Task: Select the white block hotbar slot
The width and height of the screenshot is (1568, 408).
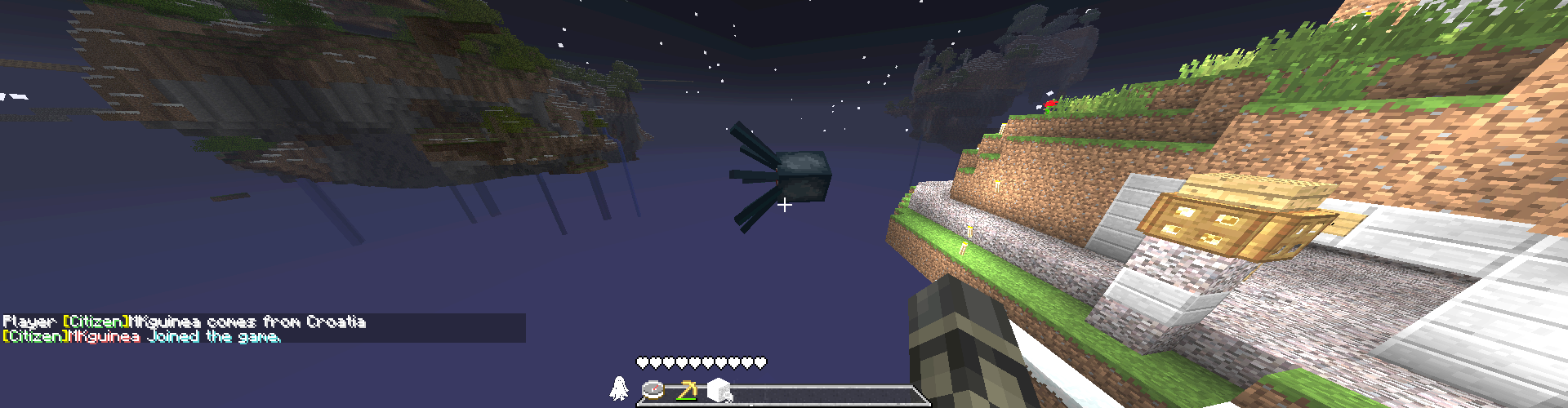Action: [718, 391]
